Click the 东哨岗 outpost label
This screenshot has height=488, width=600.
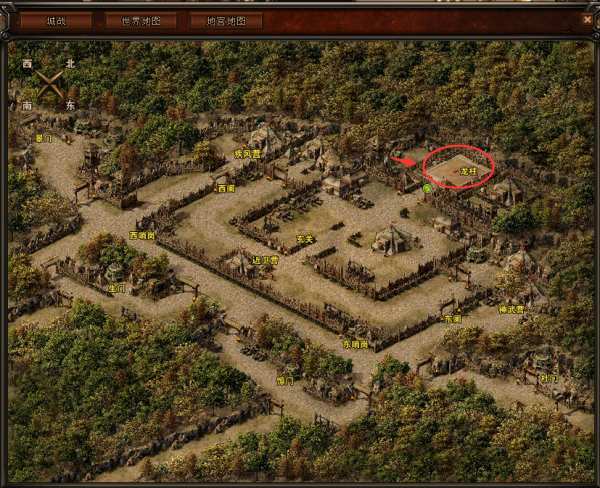click(x=355, y=344)
